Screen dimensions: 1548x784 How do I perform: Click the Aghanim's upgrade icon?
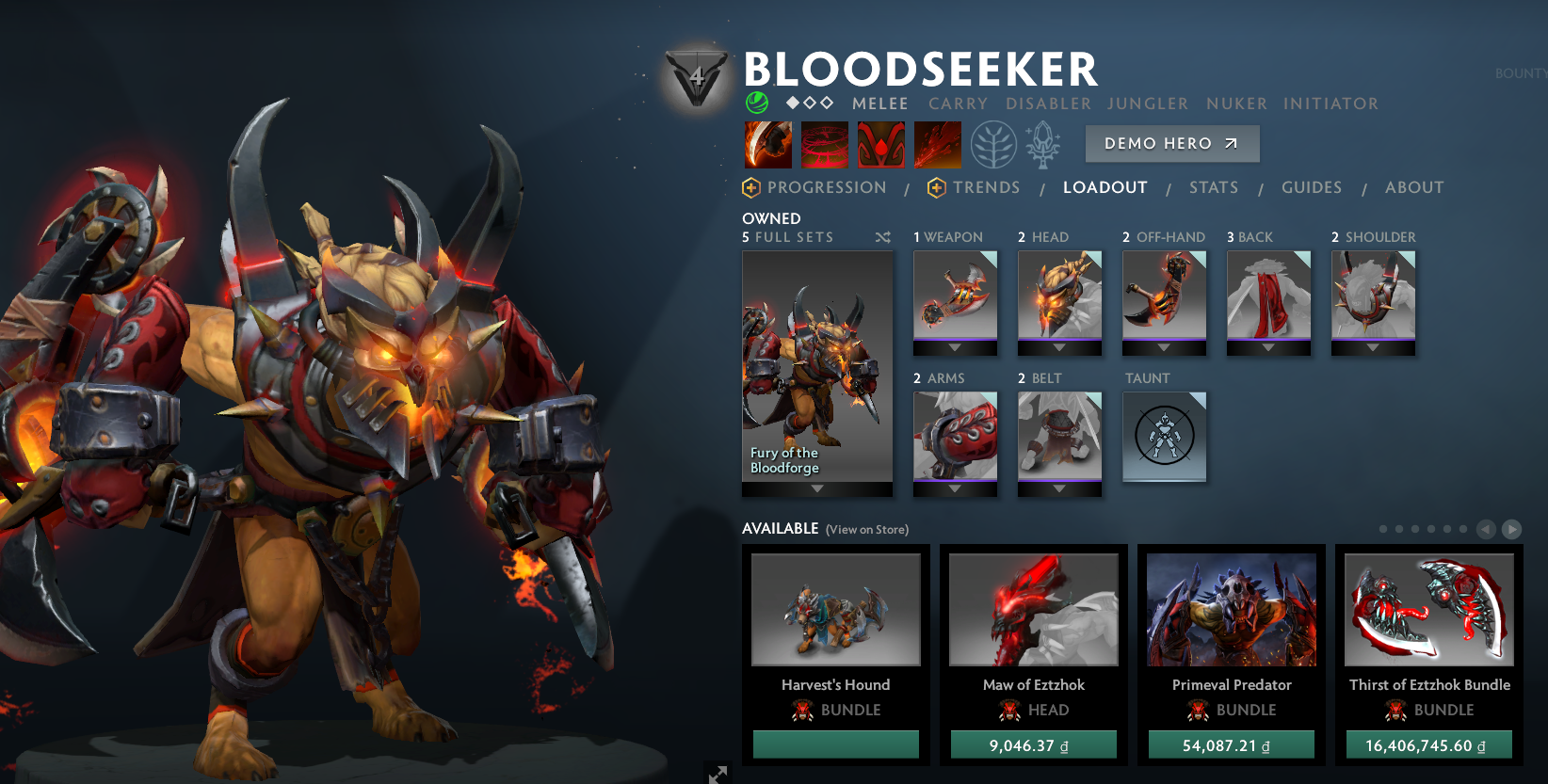tap(1041, 143)
